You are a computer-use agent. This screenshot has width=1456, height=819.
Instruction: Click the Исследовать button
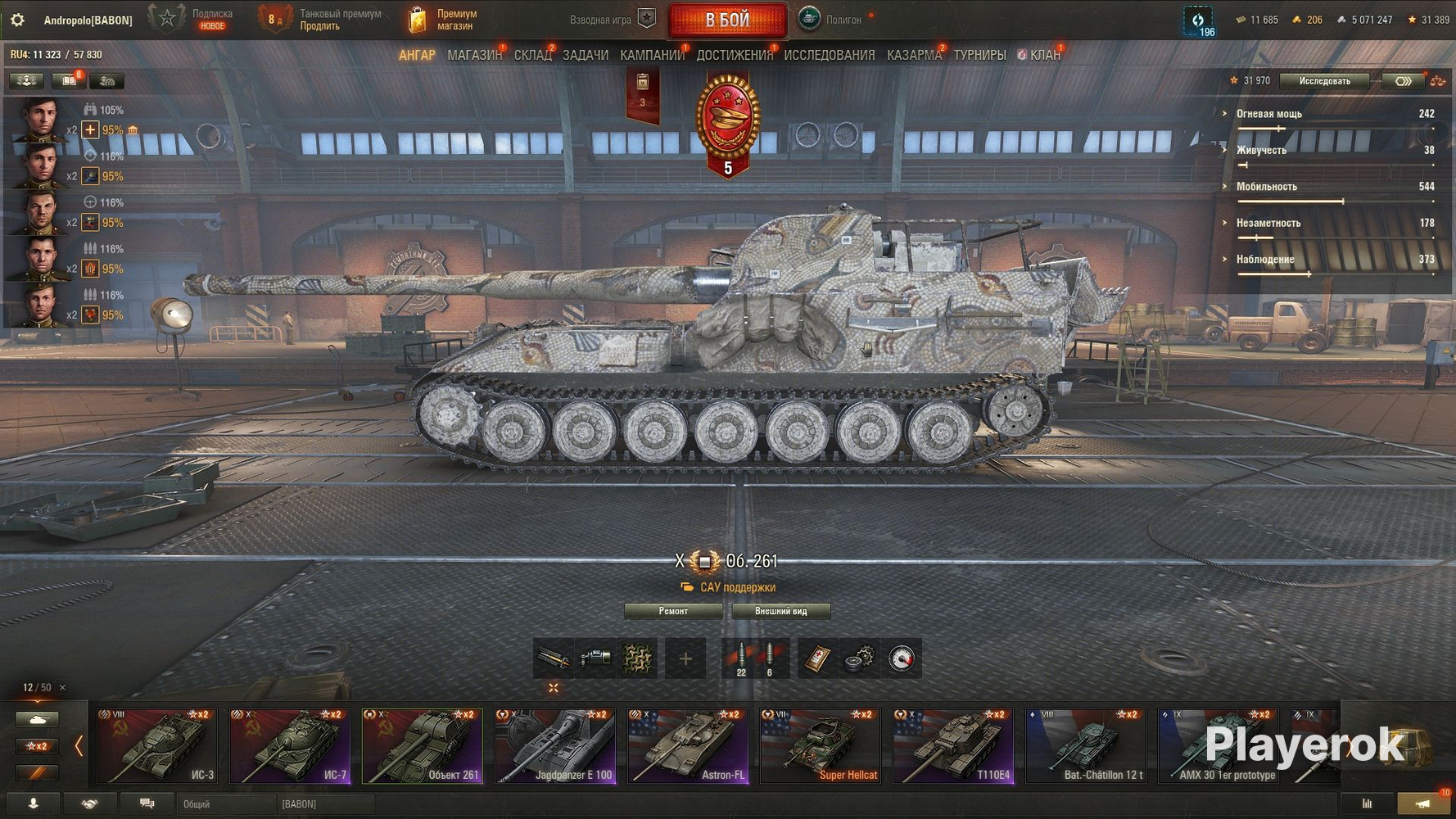(x=1324, y=81)
